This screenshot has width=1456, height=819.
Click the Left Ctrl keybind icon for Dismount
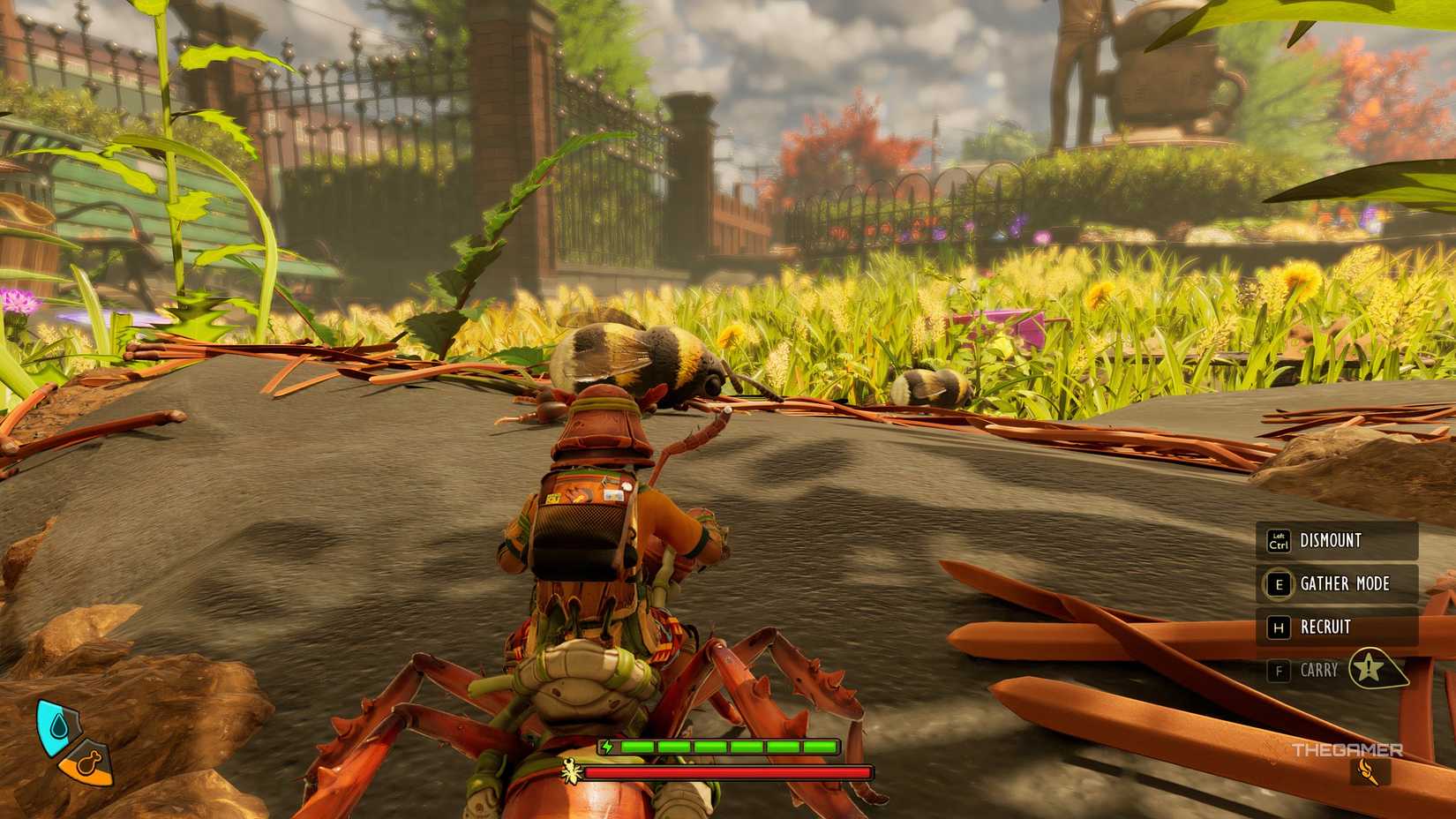tap(1279, 540)
